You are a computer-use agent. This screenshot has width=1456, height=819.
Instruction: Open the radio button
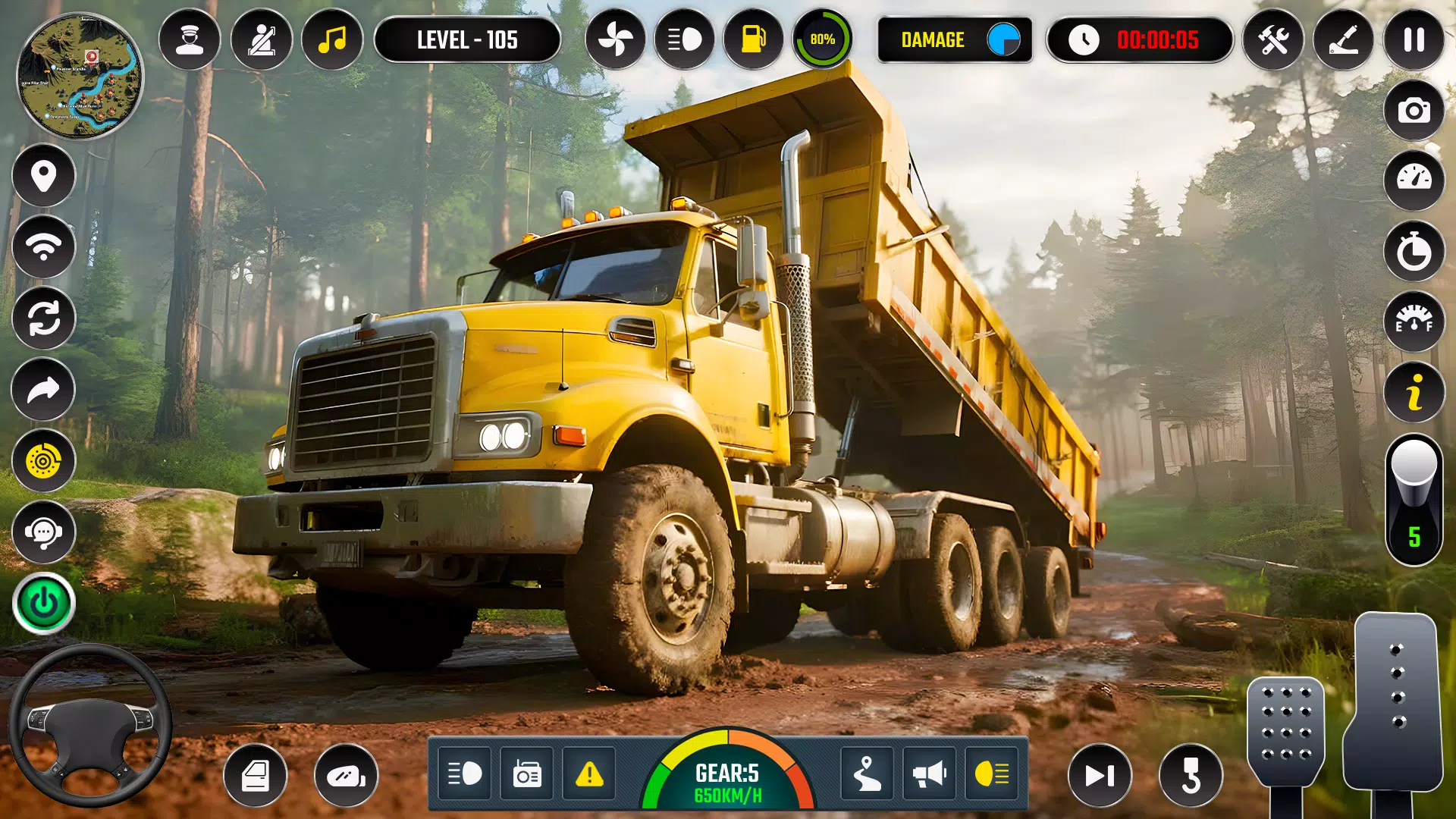[527, 774]
